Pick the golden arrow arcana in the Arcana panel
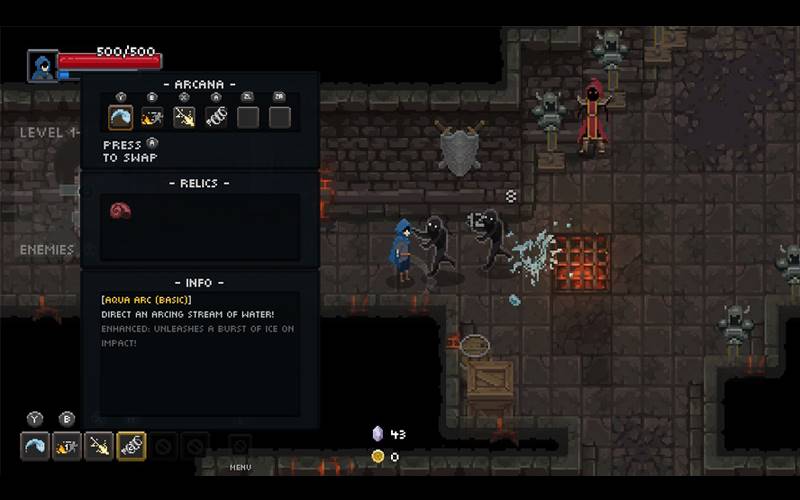 point(184,117)
